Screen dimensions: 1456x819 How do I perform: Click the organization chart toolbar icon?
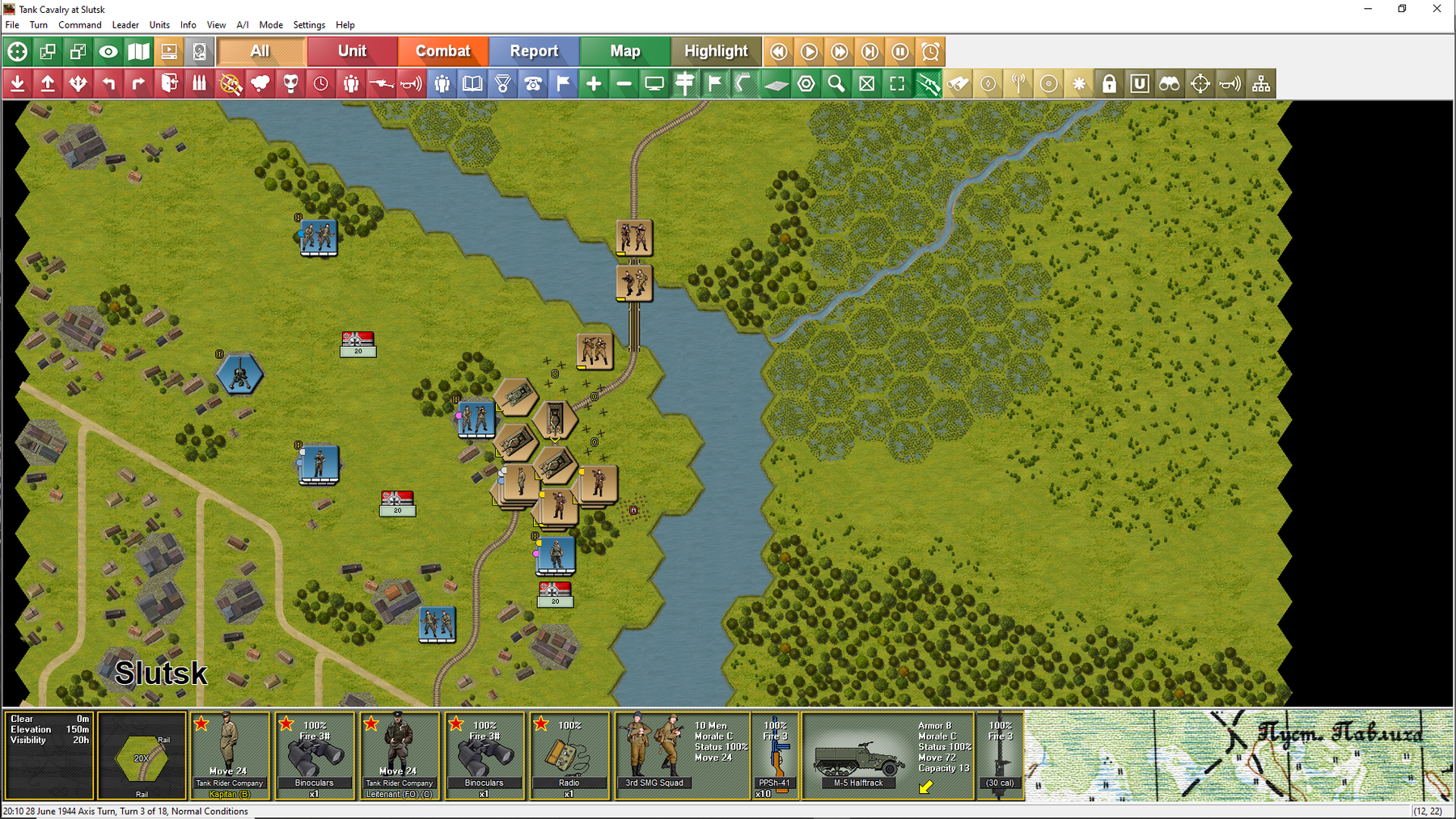pos(1261,83)
